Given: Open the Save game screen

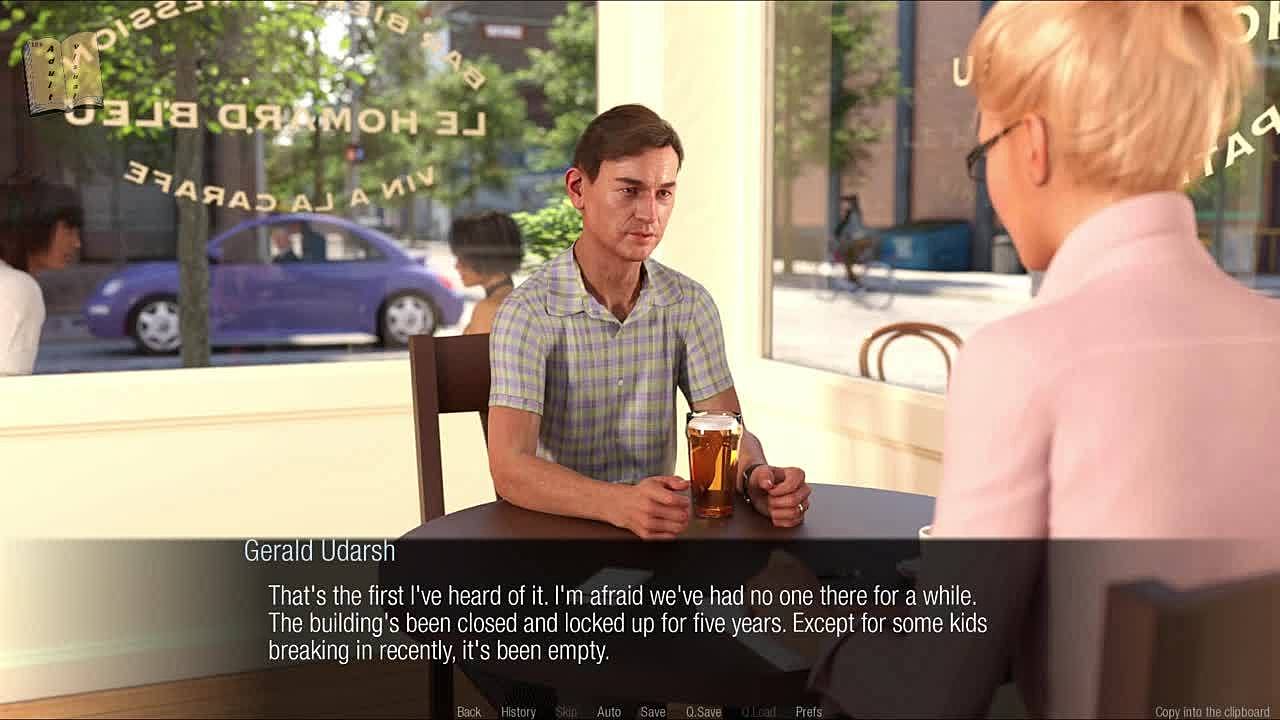Looking at the screenshot, I should pos(653,712).
